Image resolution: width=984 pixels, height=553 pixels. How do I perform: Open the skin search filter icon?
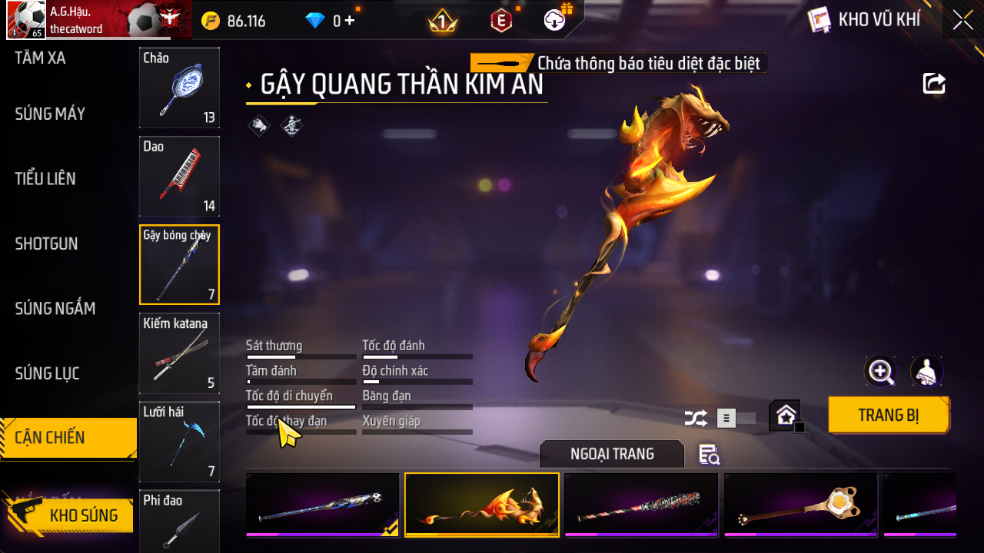(709, 455)
